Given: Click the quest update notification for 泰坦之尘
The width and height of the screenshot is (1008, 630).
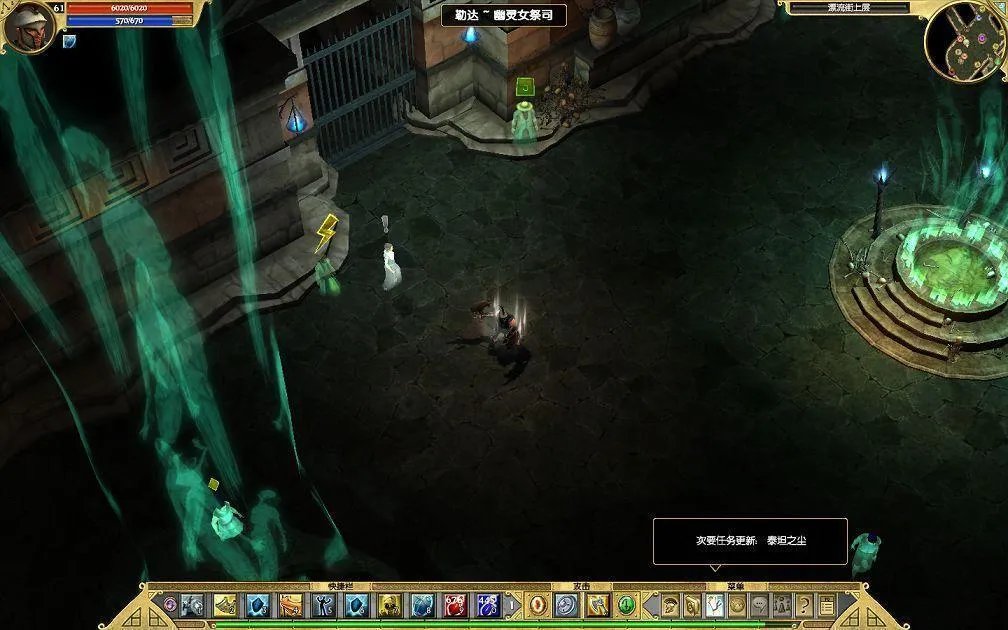Looking at the screenshot, I should tap(750, 541).
